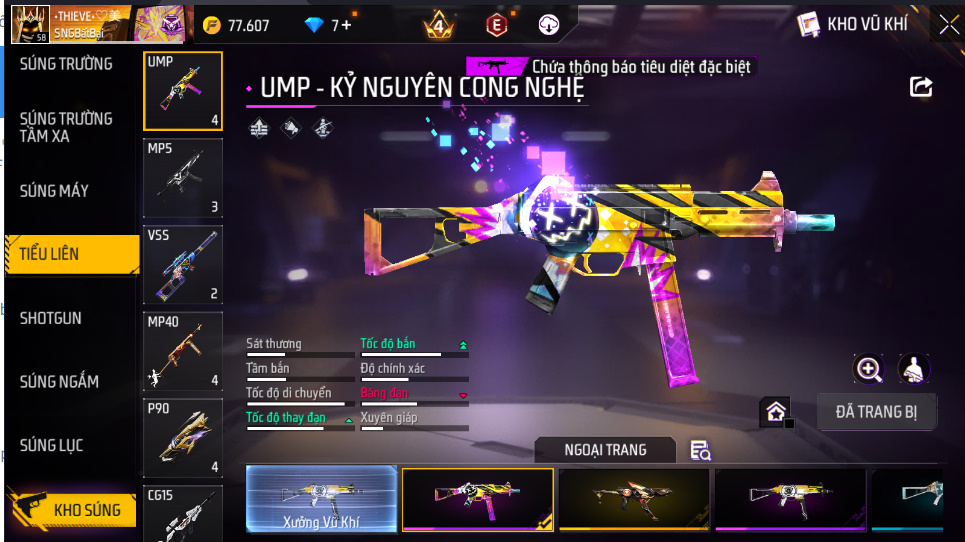Click the Đã Trang Bị equip button
965x542 pixels.
[x=876, y=410]
